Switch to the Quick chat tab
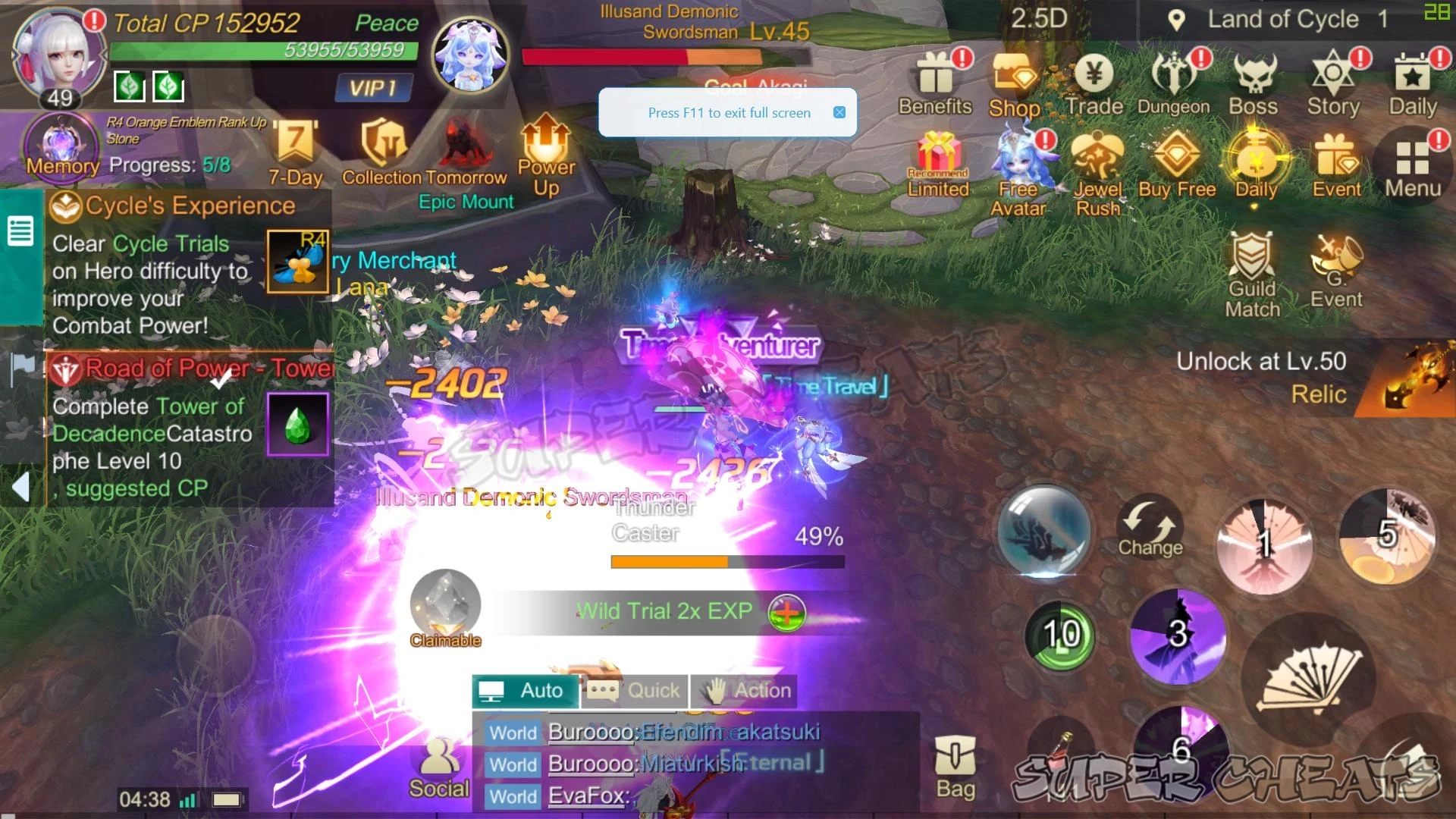The height and width of the screenshot is (819, 1456). point(635,691)
